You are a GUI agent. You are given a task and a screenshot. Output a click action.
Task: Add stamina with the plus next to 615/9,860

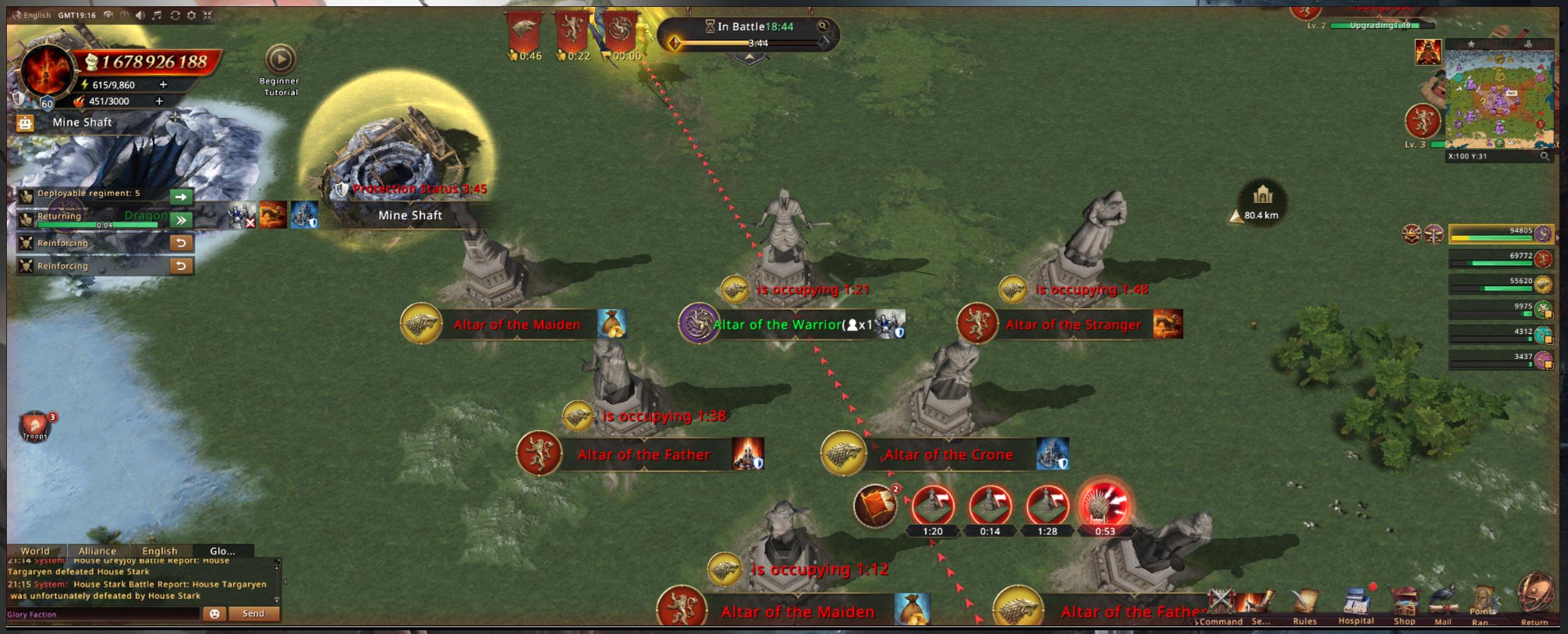[x=163, y=84]
